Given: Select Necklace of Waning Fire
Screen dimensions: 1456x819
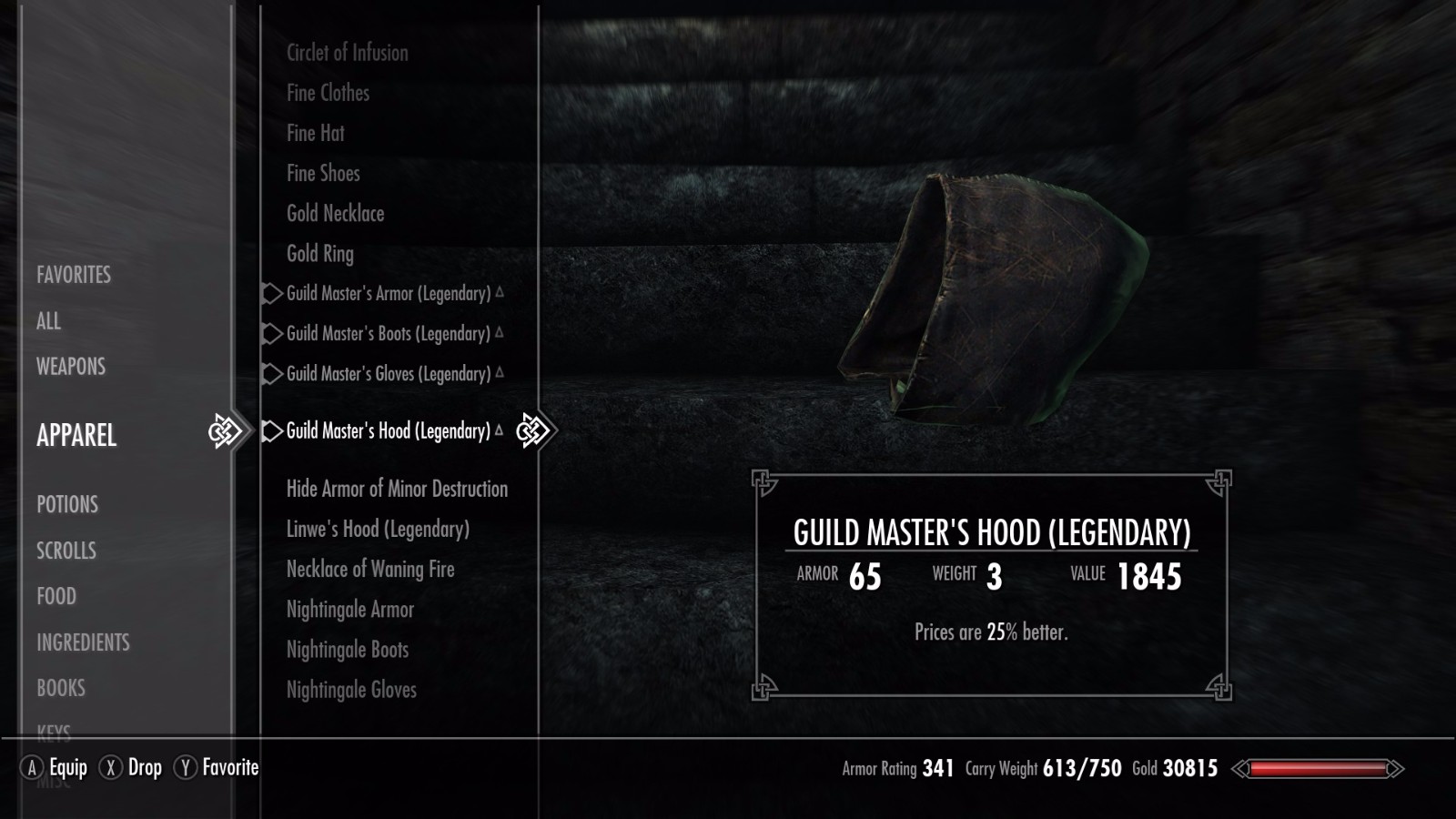Looking at the screenshot, I should (x=370, y=570).
